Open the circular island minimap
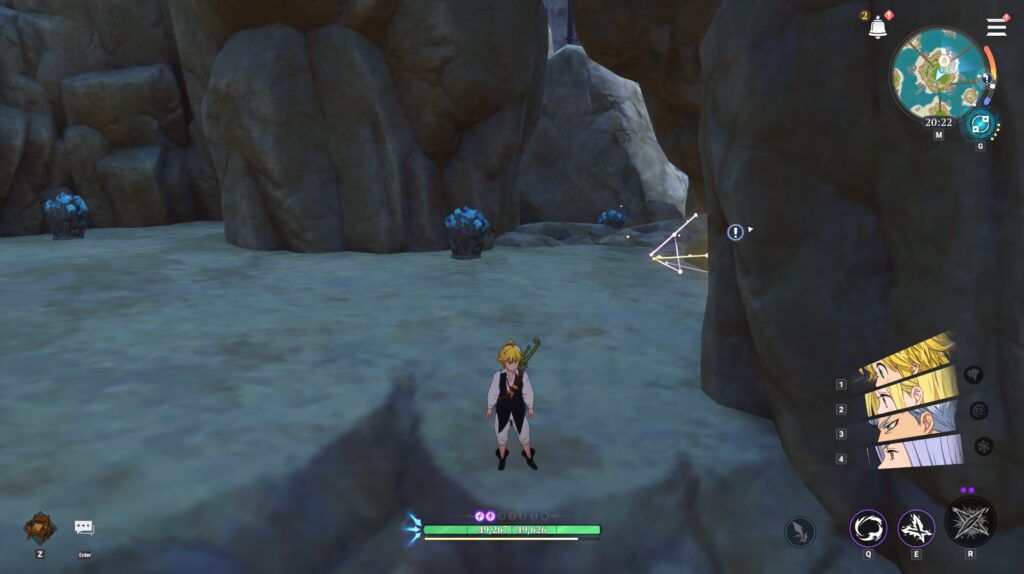Image resolution: width=1024 pixels, height=574 pixels. [x=937, y=73]
